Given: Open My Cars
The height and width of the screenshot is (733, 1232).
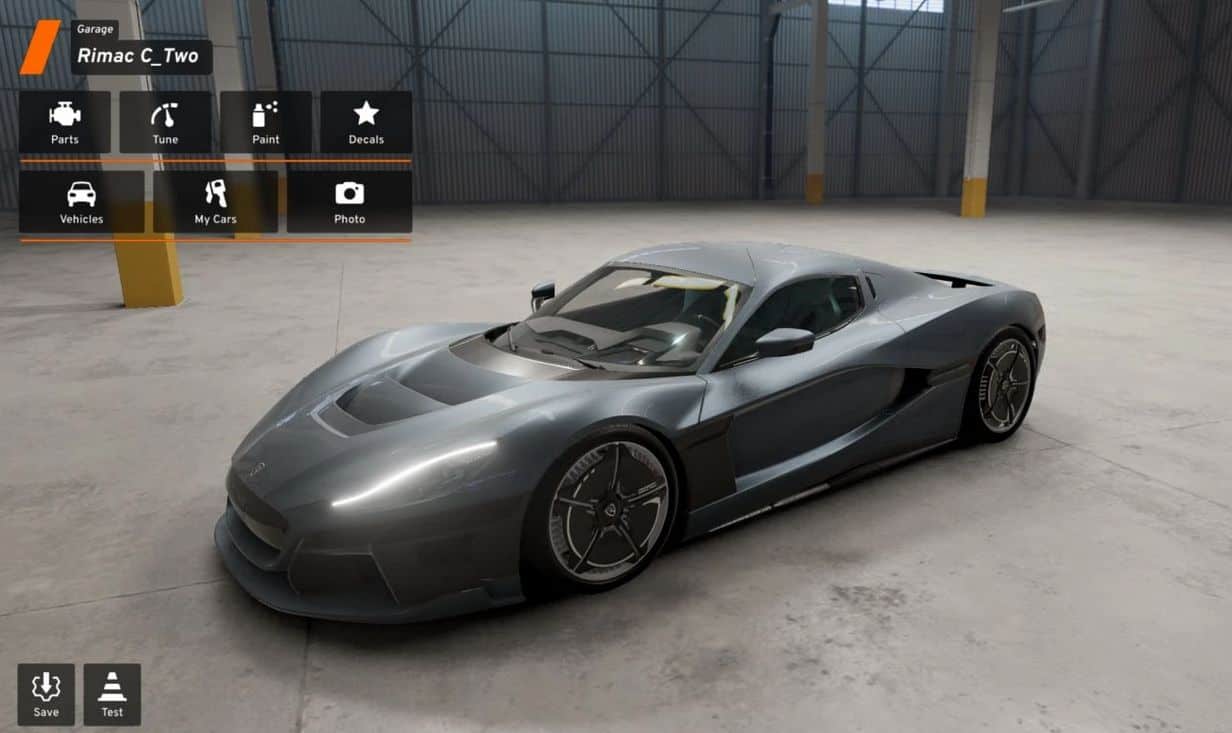Looking at the screenshot, I should click(215, 202).
